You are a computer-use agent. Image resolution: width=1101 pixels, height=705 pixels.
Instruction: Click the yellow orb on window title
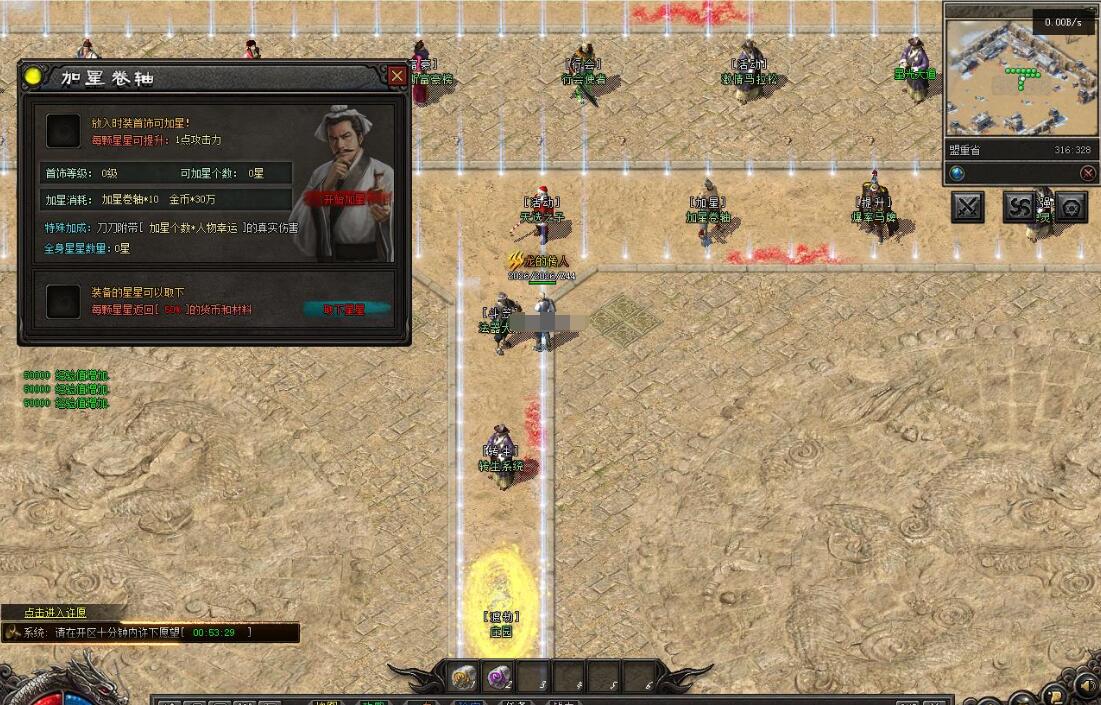(34, 76)
